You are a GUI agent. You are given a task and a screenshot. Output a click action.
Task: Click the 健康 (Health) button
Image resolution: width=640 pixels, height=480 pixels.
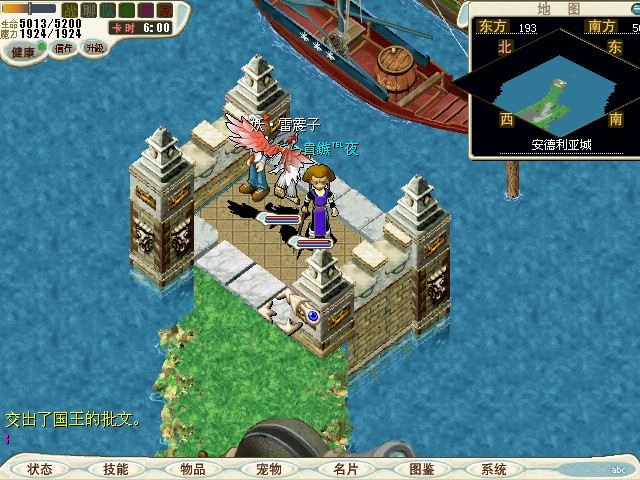pyautogui.click(x=22, y=51)
